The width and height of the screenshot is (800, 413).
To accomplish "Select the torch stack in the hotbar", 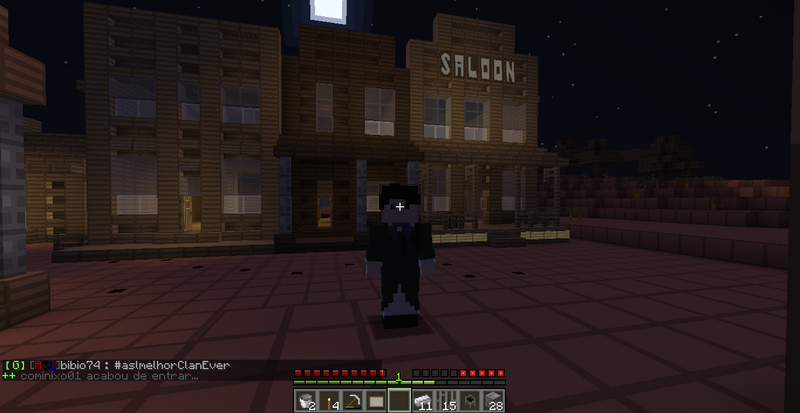I will [x=330, y=401].
